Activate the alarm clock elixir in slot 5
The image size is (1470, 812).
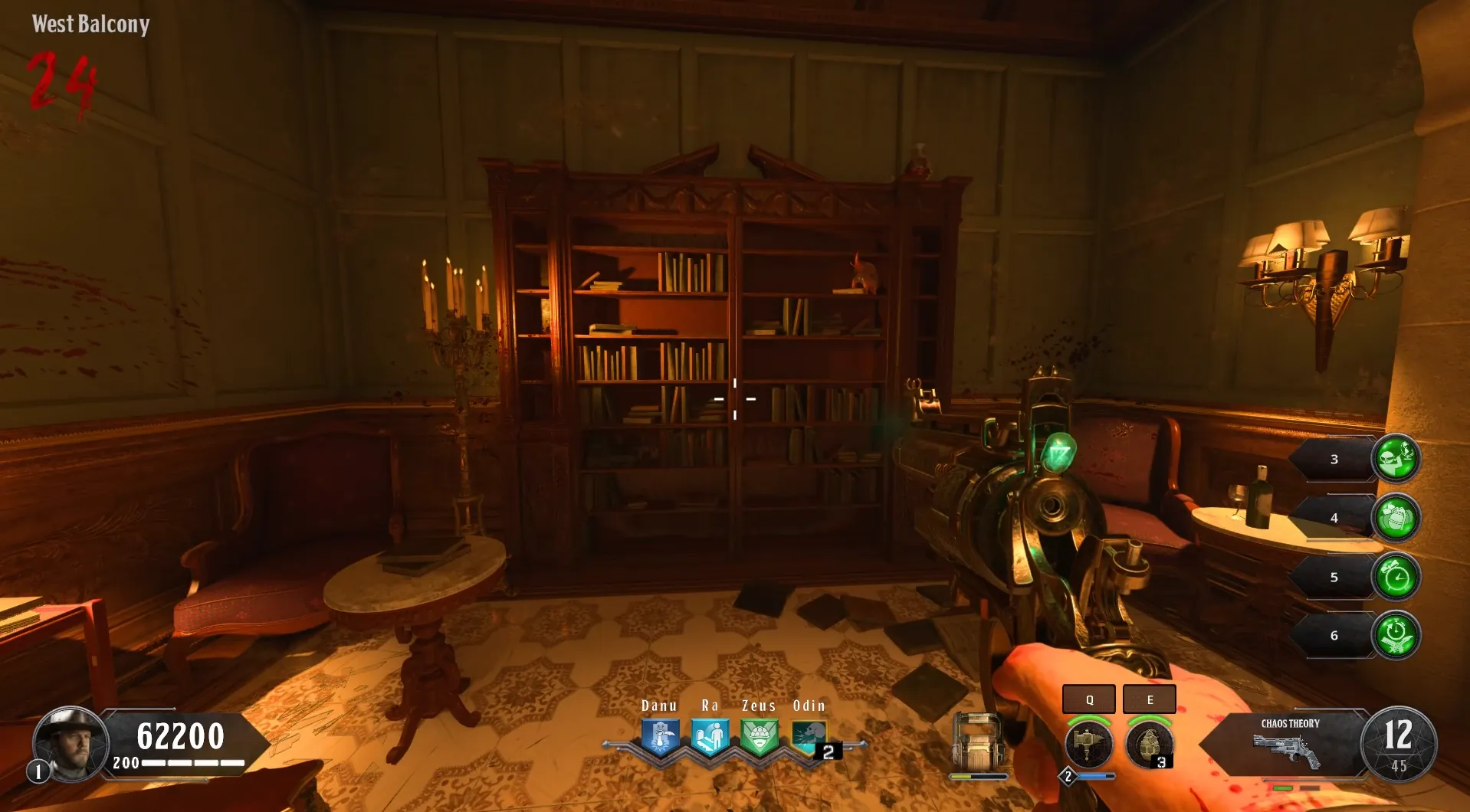point(1396,577)
